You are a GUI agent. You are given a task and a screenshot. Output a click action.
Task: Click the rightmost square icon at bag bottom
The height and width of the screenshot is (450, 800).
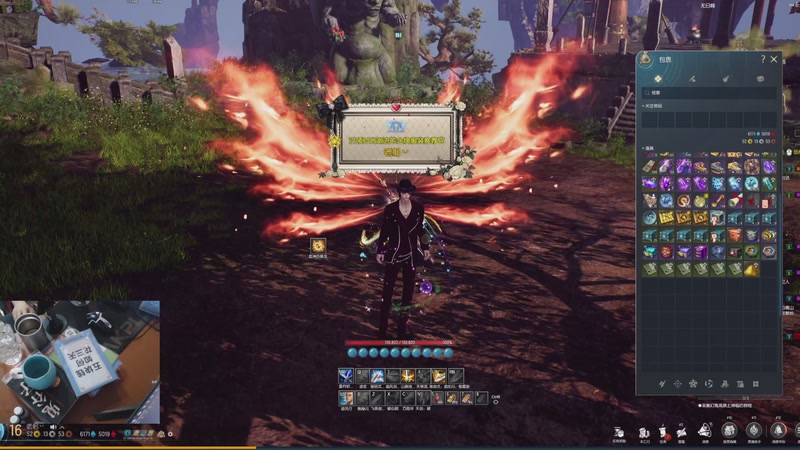click(x=755, y=384)
